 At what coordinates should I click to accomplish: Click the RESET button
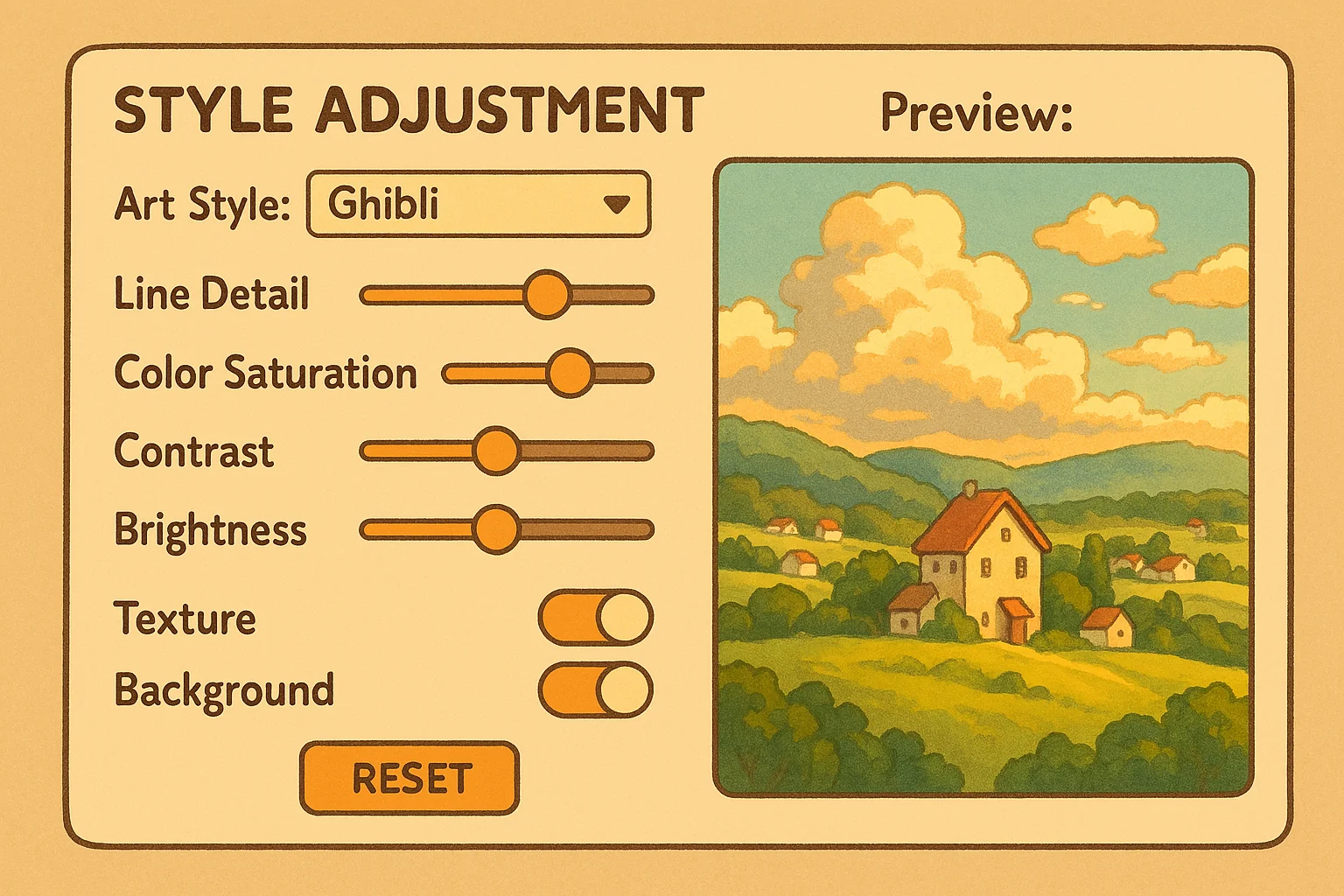pyautogui.click(x=409, y=778)
